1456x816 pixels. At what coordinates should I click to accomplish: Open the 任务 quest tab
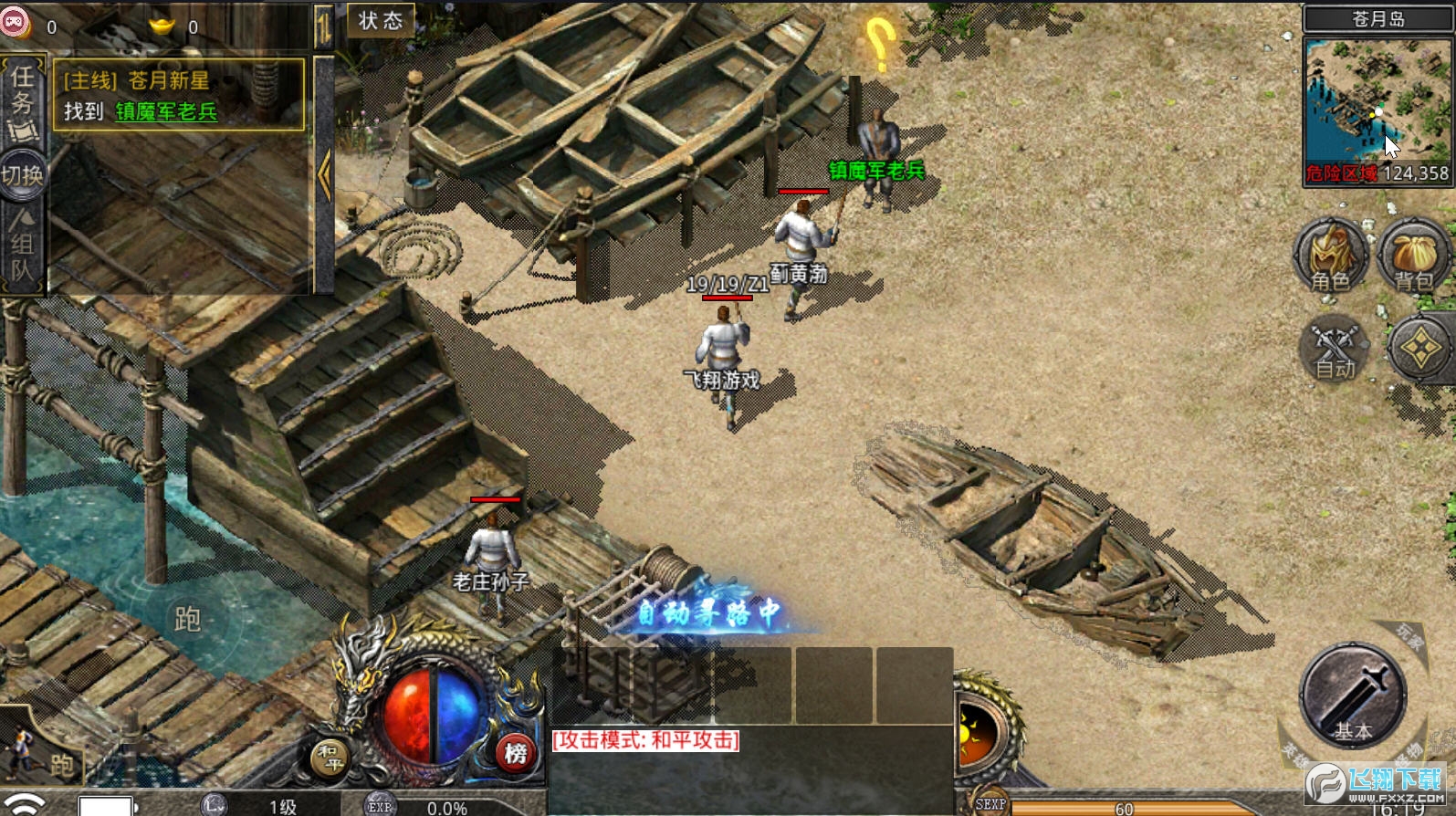coord(22,102)
